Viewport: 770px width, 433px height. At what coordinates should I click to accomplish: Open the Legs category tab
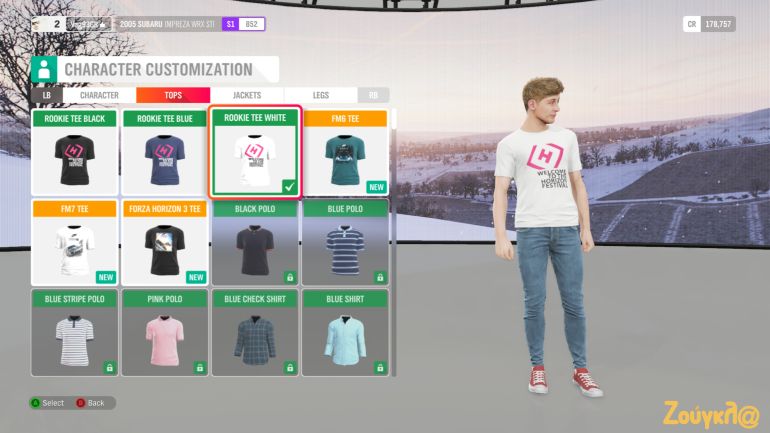[320, 95]
